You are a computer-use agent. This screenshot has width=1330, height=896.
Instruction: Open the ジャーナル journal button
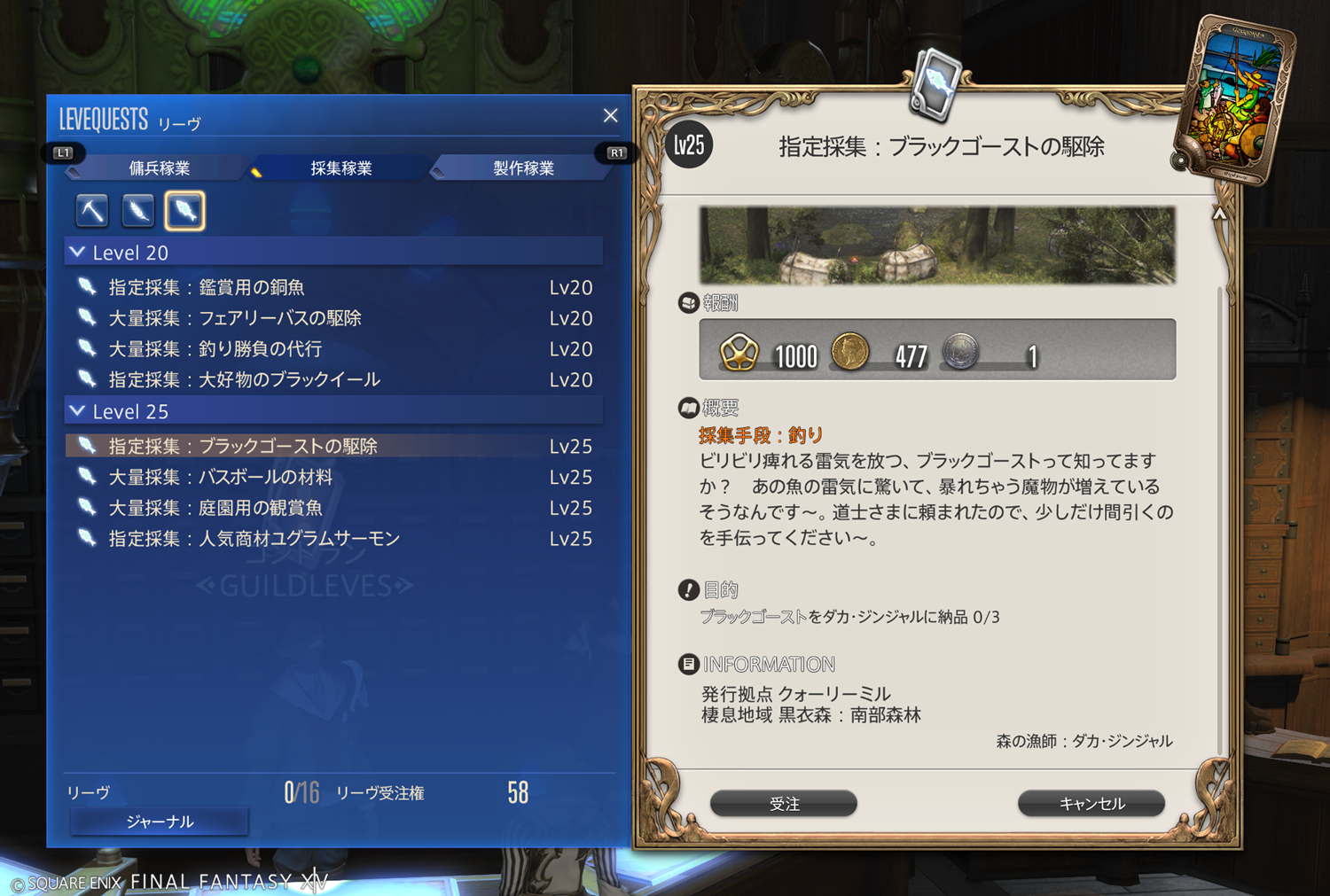(160, 822)
